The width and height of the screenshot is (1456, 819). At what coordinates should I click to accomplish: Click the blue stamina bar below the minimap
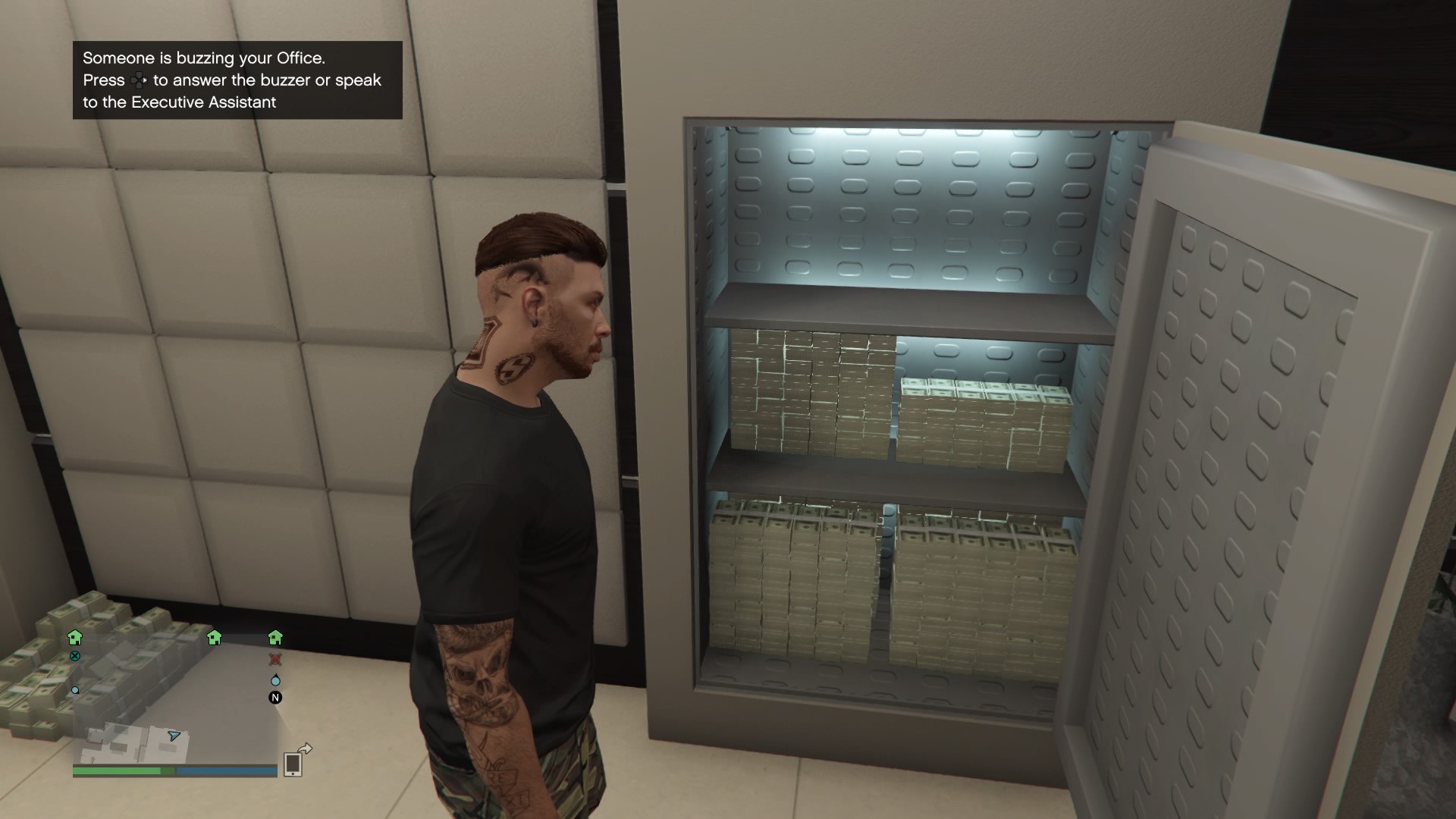coord(226,770)
